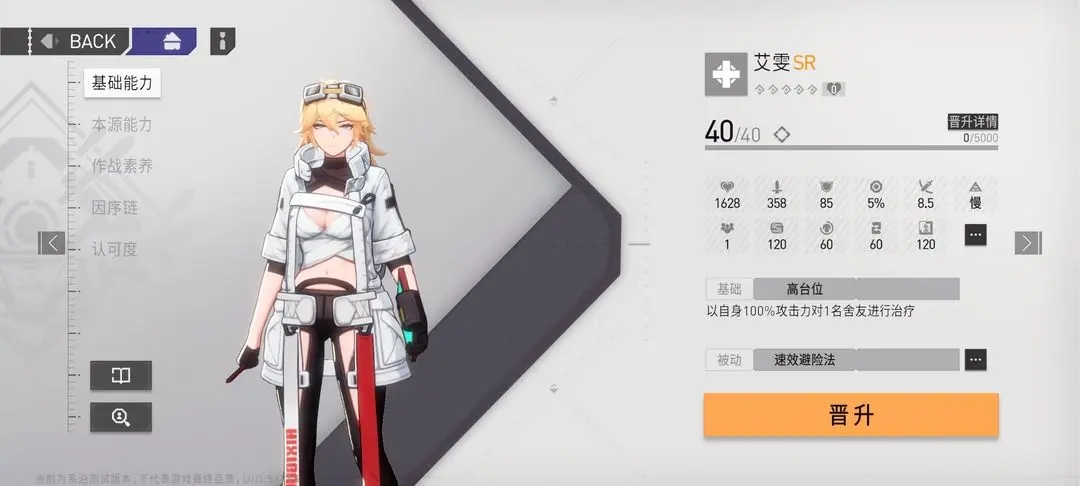
Task: Switch to previous character with left arrow
Action: click(52, 242)
